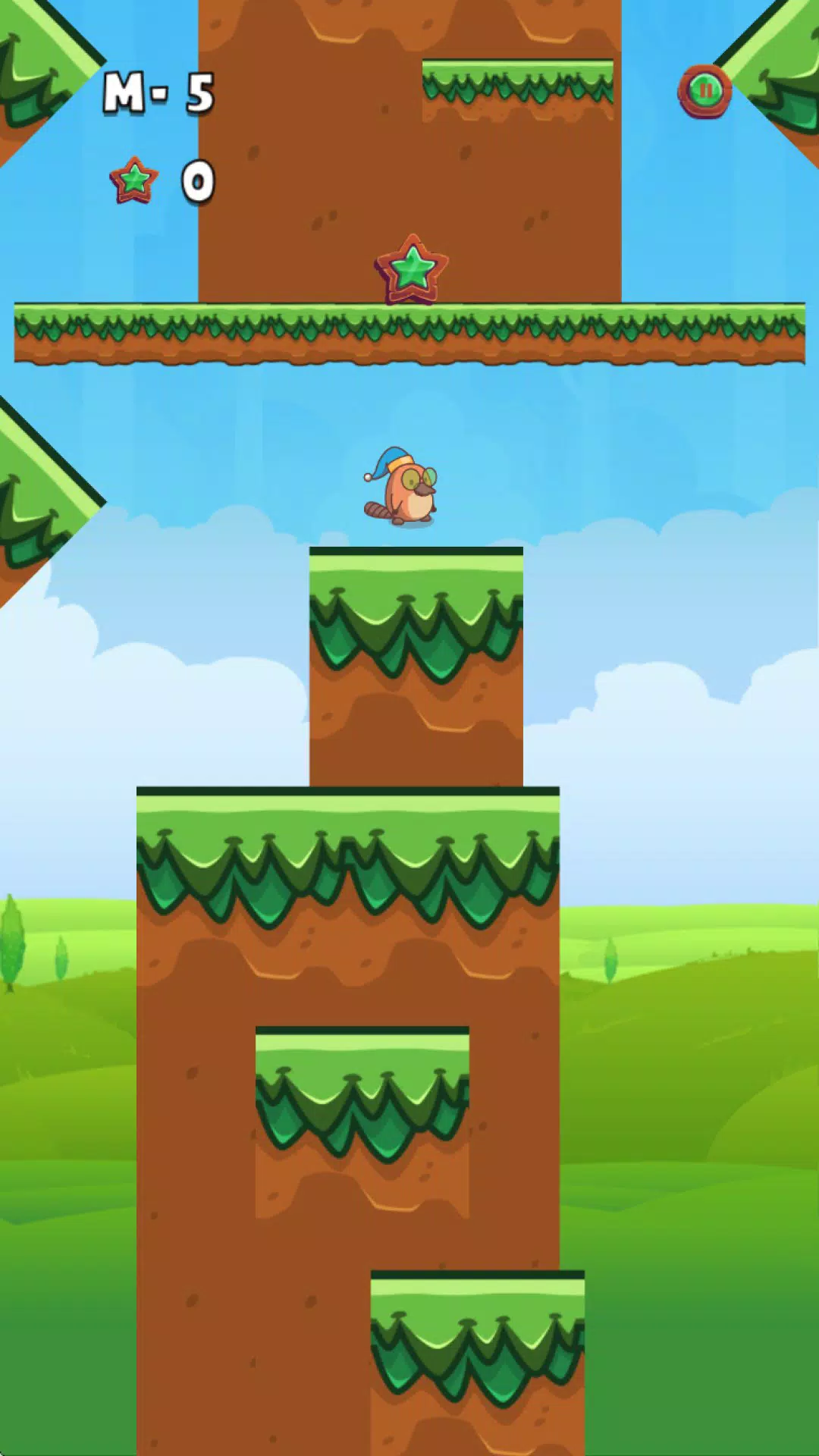Pause the game with the round button
819x1456 pixels.
tap(704, 92)
